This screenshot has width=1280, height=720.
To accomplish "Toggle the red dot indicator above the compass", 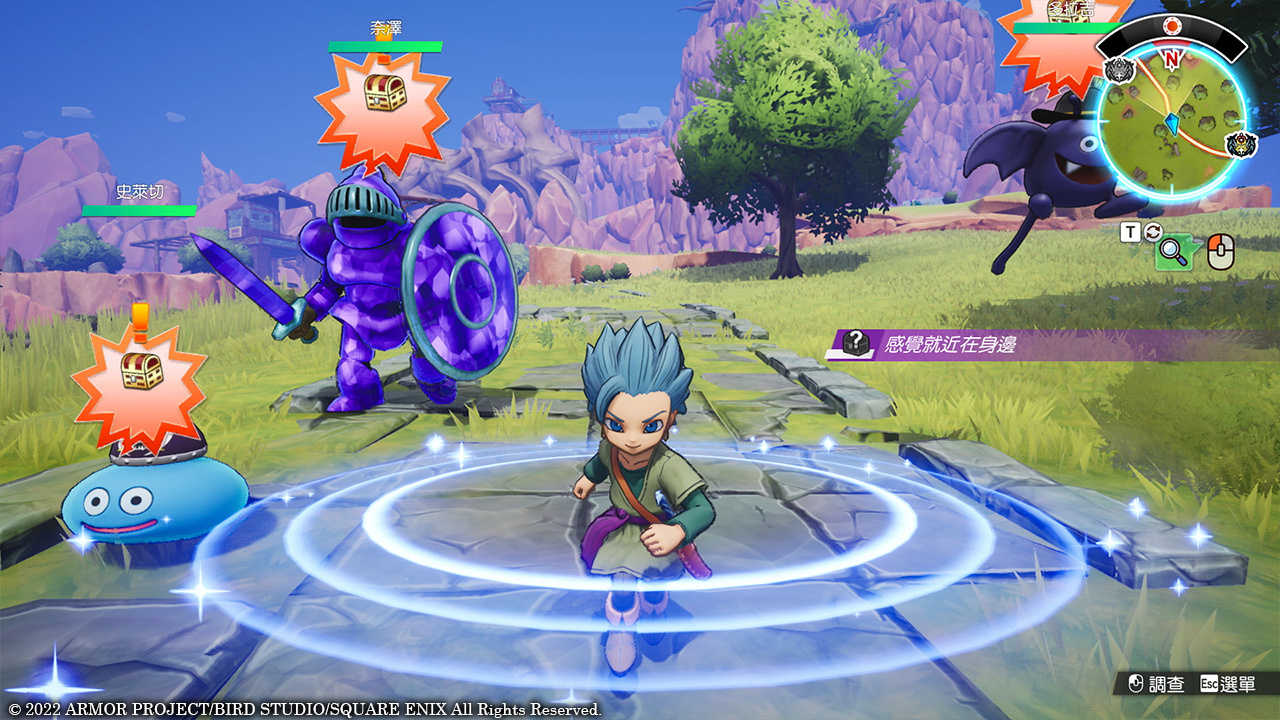I will coord(1171,24).
